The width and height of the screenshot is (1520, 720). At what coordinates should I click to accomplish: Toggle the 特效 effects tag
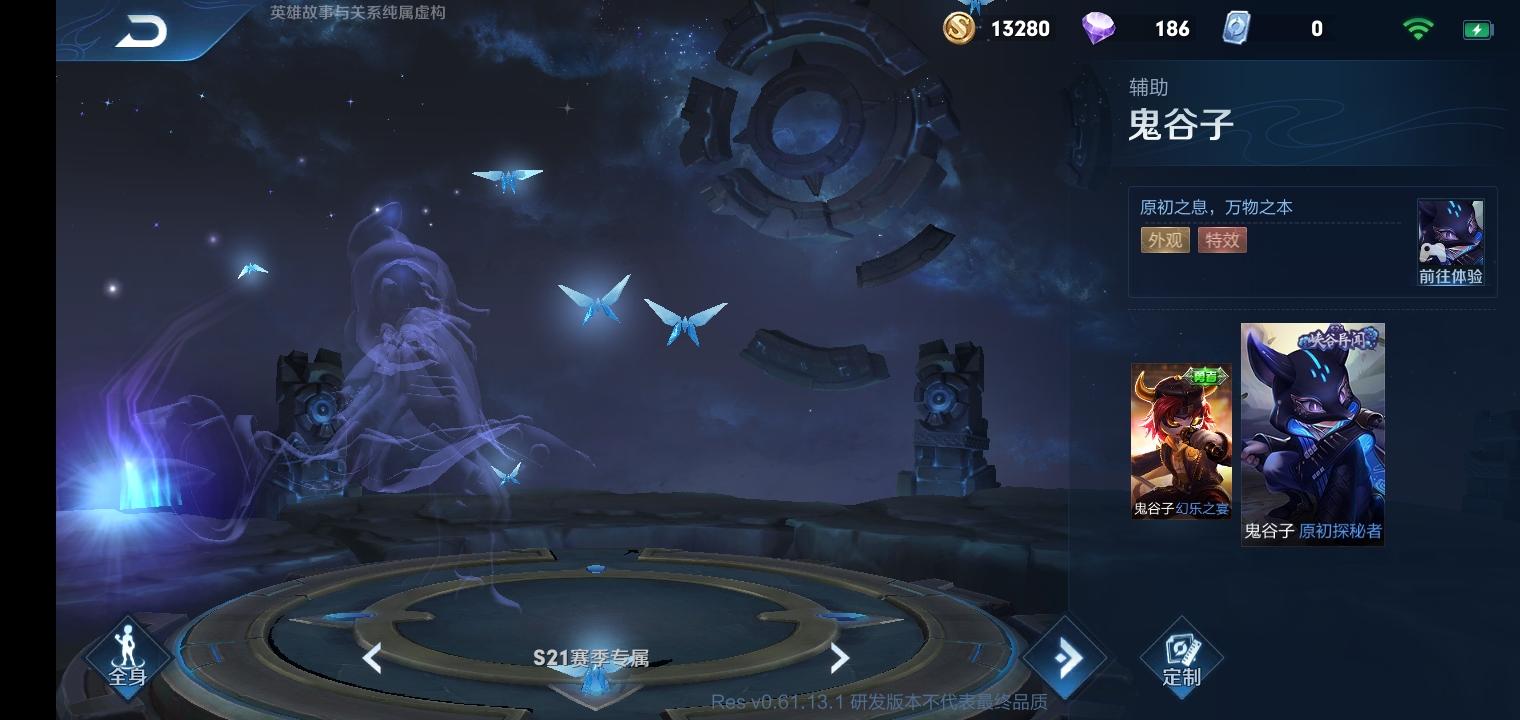[1222, 240]
